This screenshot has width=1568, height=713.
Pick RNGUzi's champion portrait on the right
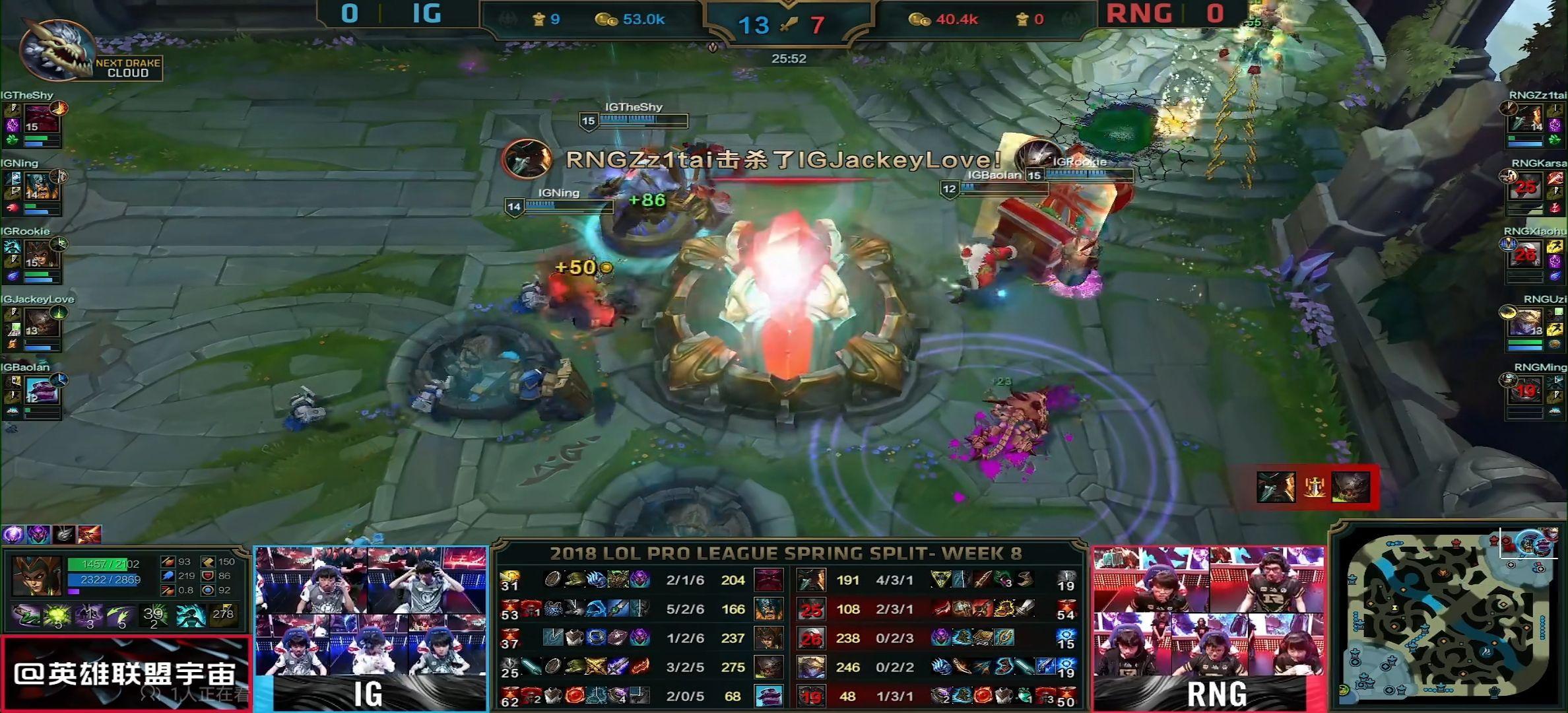tap(1526, 324)
